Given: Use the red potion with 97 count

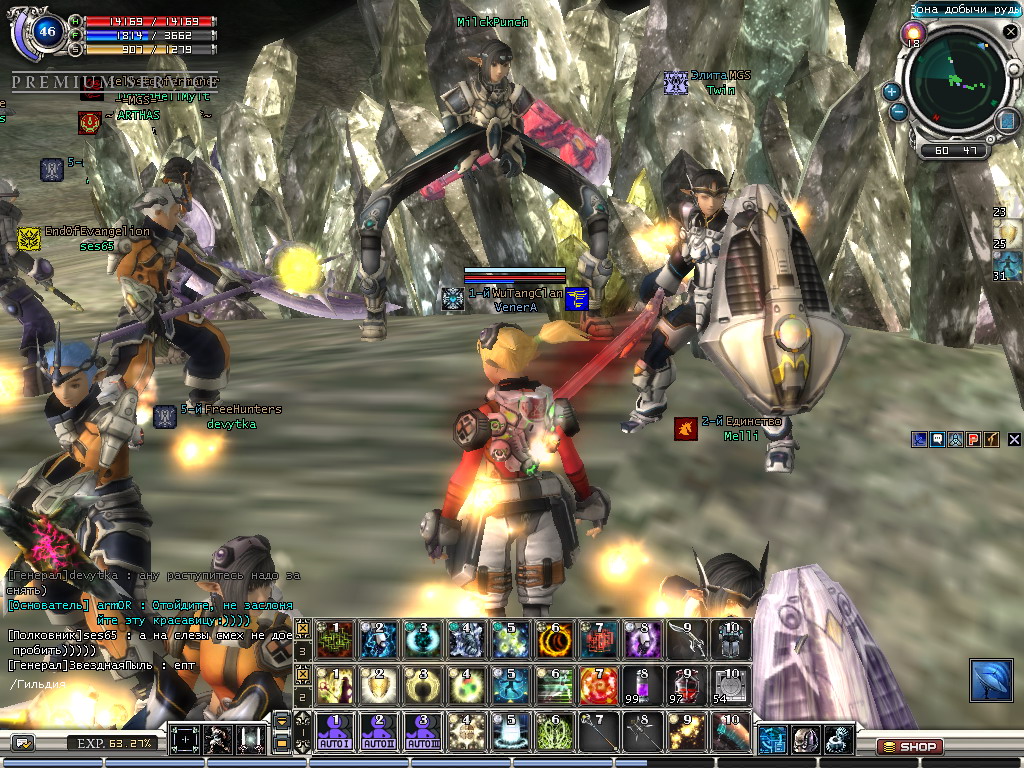Looking at the screenshot, I should 684,685.
